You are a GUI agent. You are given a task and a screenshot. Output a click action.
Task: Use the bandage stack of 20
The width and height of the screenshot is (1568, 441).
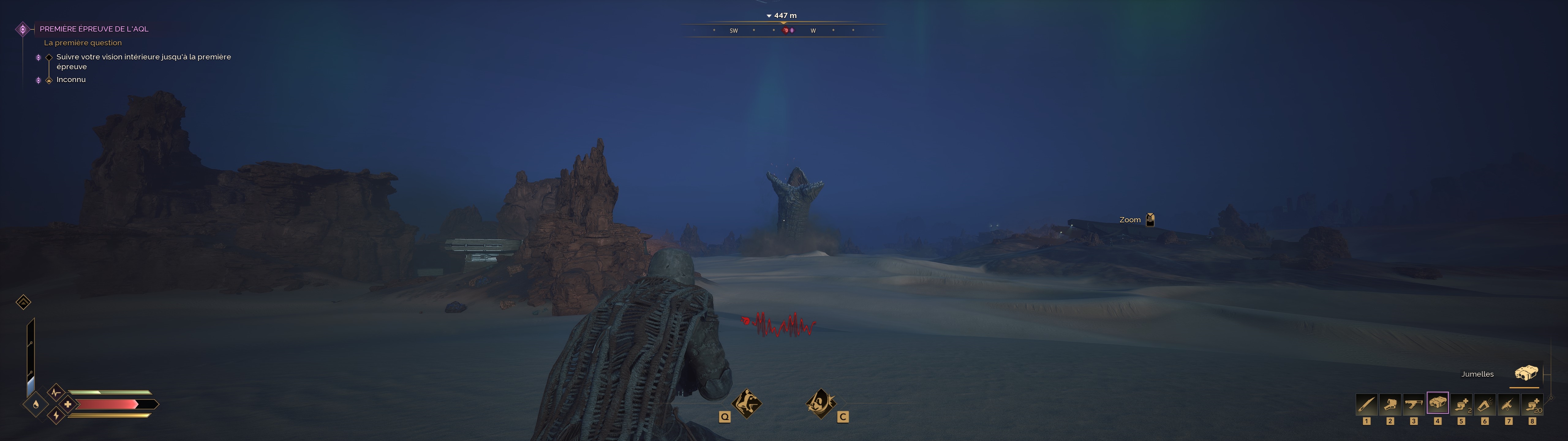point(1532,404)
